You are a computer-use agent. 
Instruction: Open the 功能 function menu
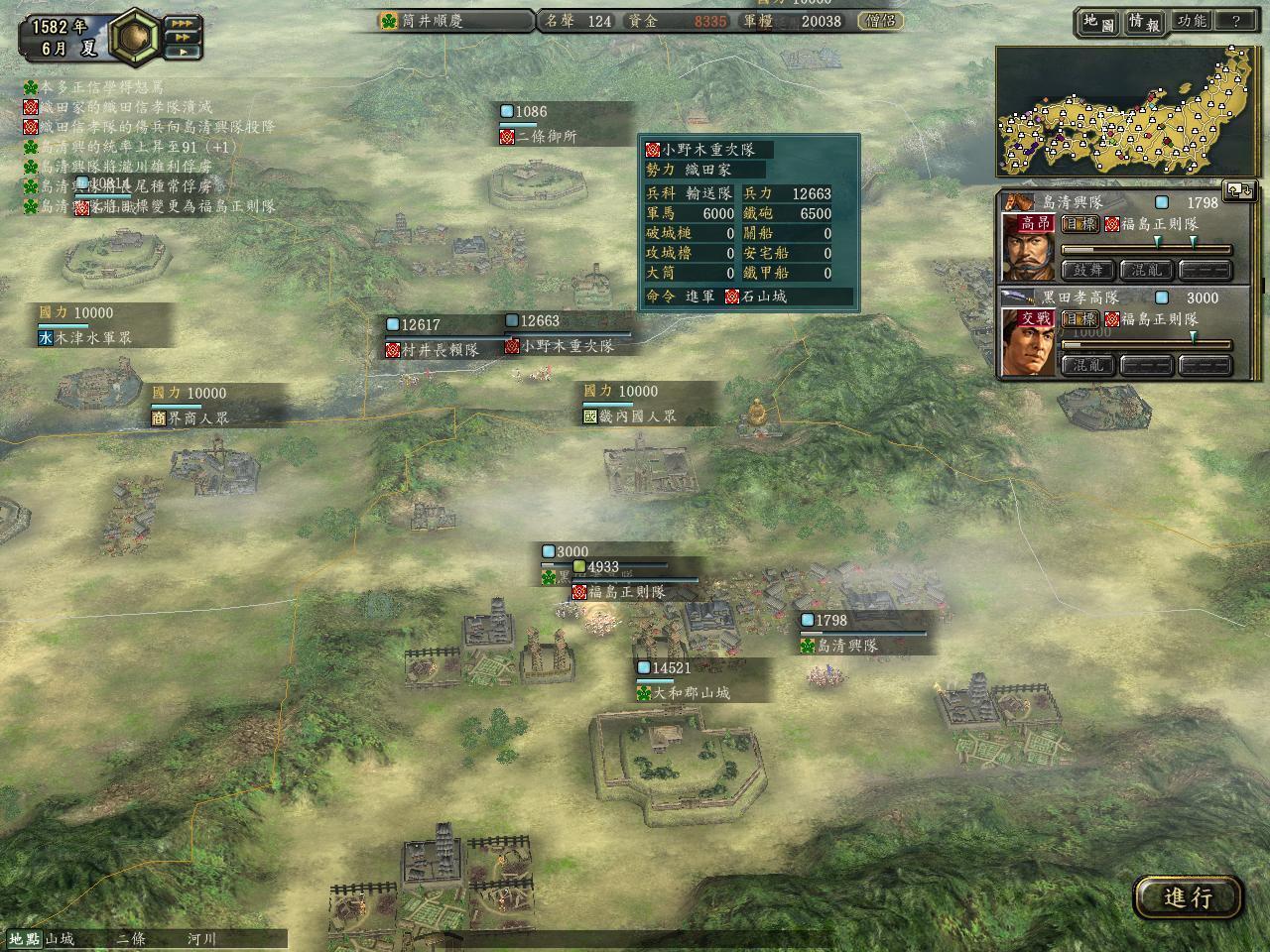(1191, 22)
